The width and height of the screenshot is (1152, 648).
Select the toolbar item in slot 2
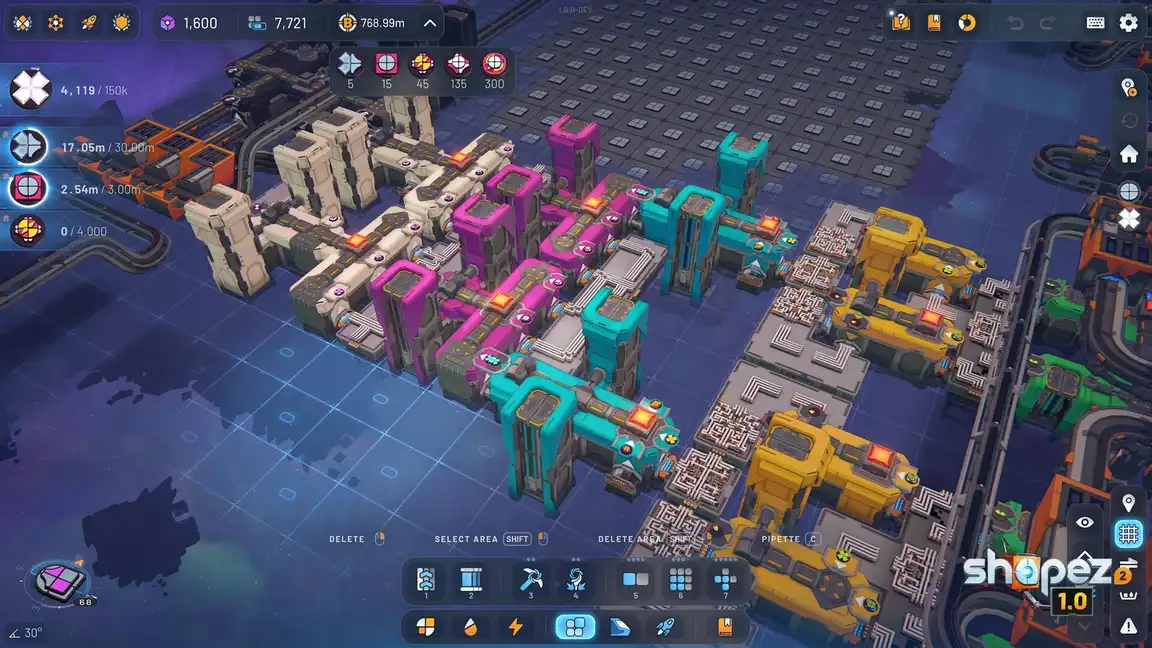pyautogui.click(x=471, y=579)
